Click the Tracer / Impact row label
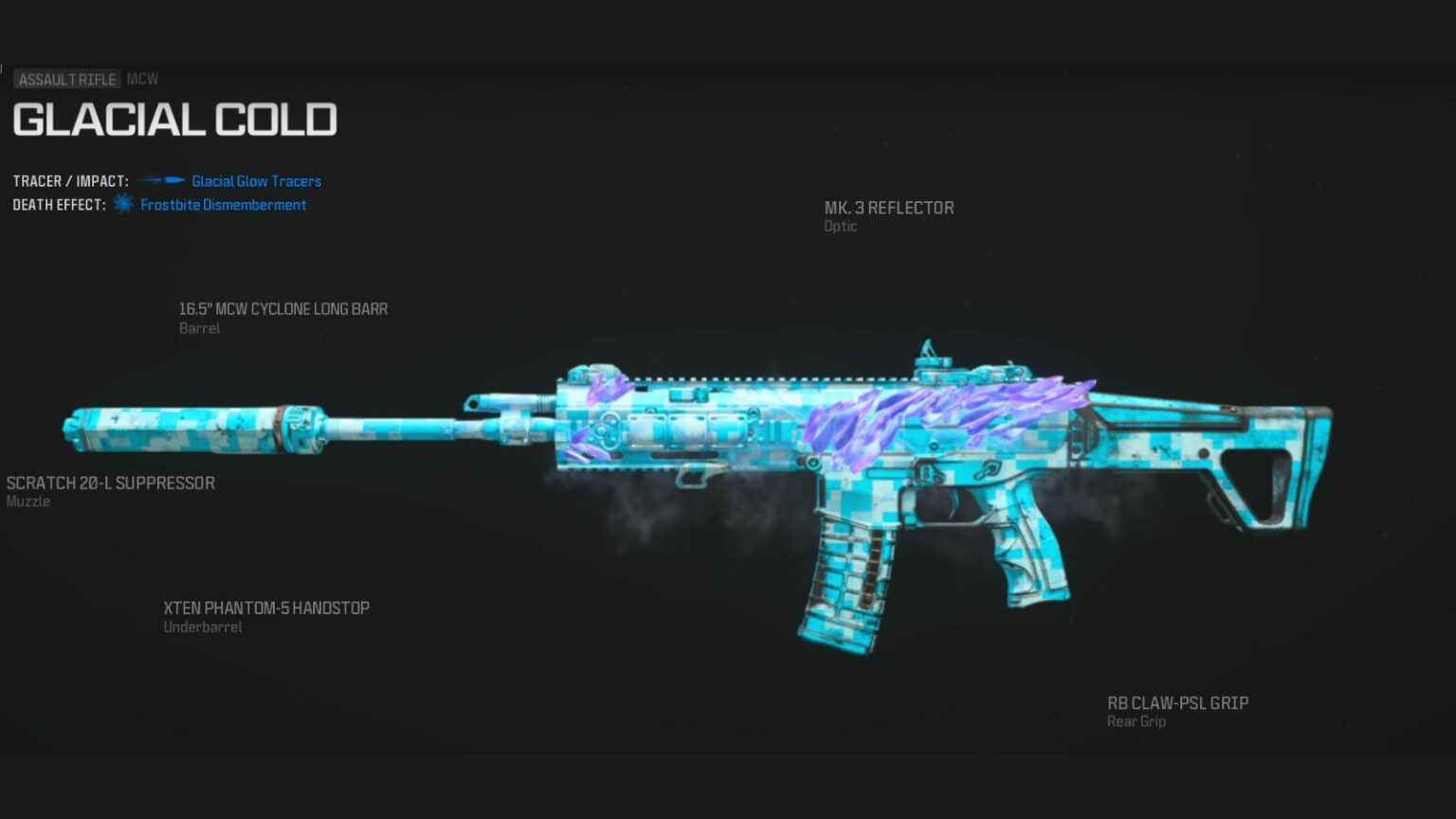Image resolution: width=1456 pixels, height=819 pixels. pos(70,180)
